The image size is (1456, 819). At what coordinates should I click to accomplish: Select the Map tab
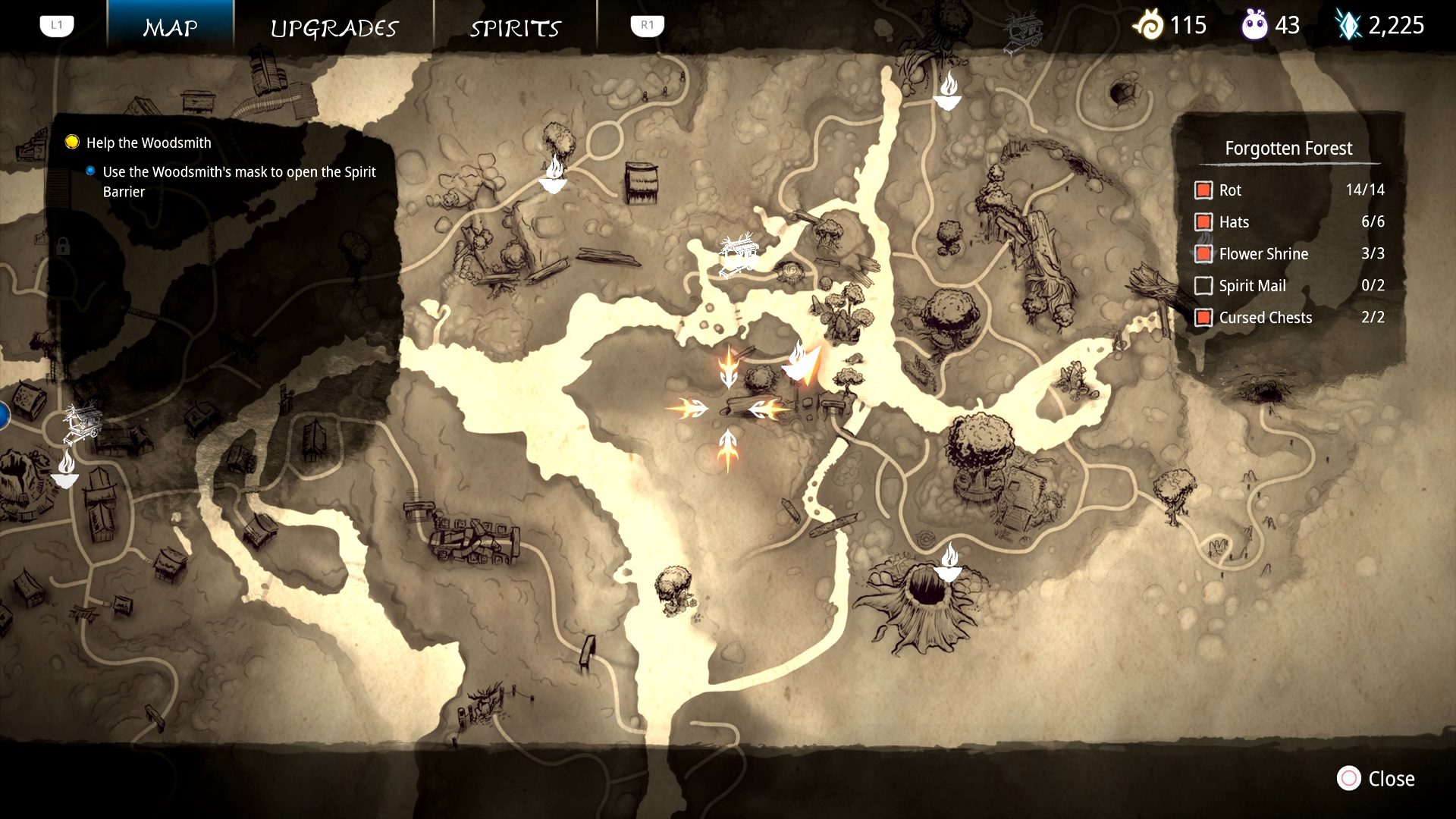[x=171, y=28]
